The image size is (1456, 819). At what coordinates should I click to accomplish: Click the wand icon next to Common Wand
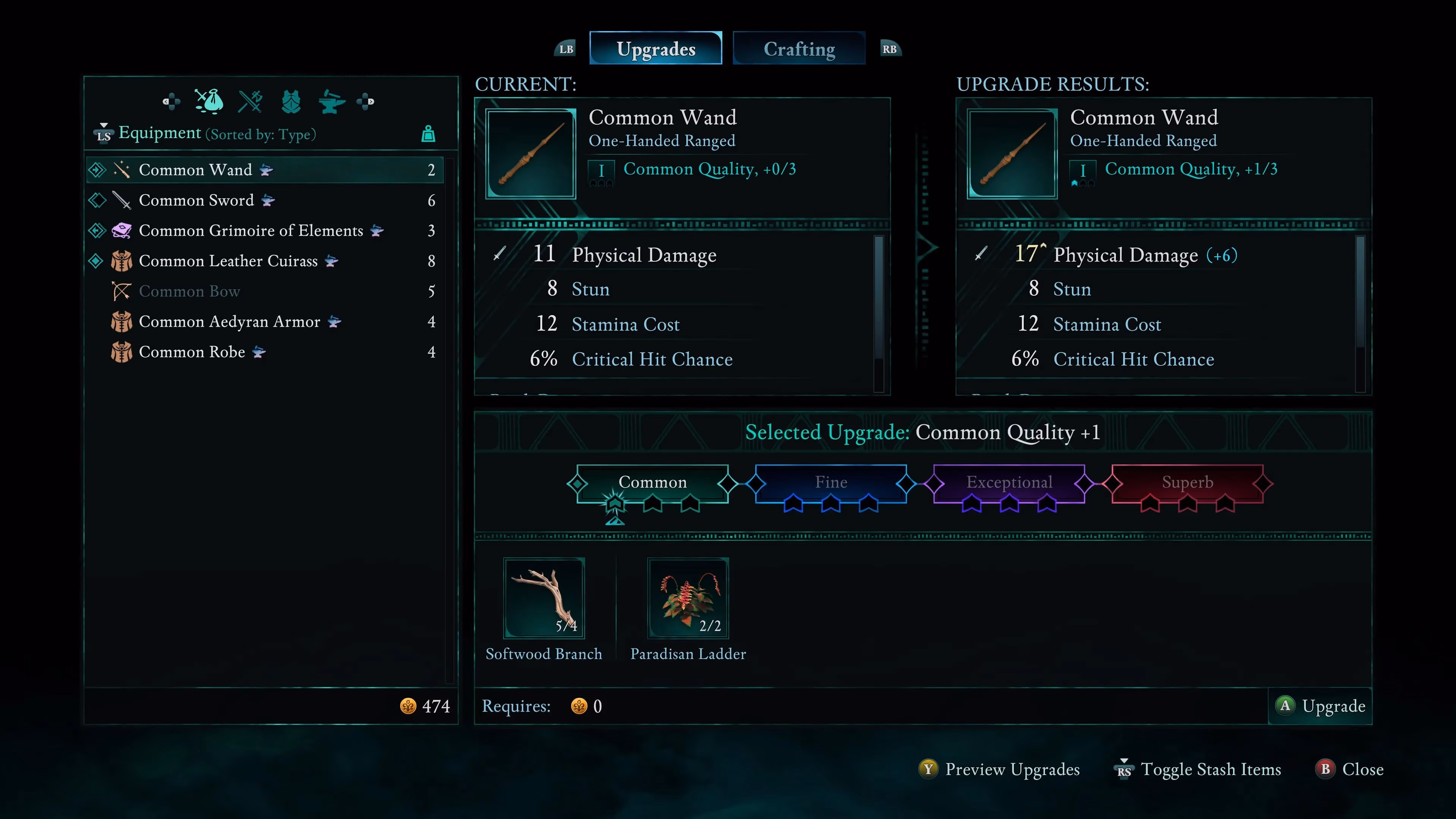click(x=121, y=169)
